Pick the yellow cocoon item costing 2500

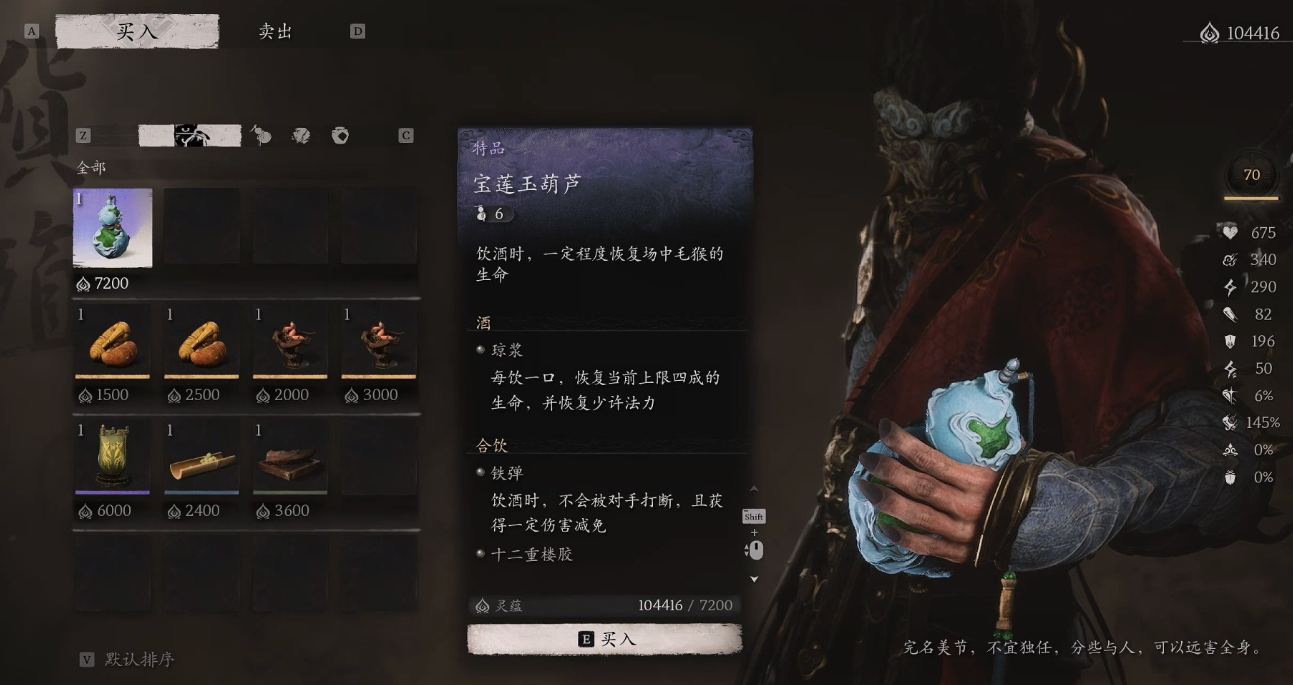(201, 341)
